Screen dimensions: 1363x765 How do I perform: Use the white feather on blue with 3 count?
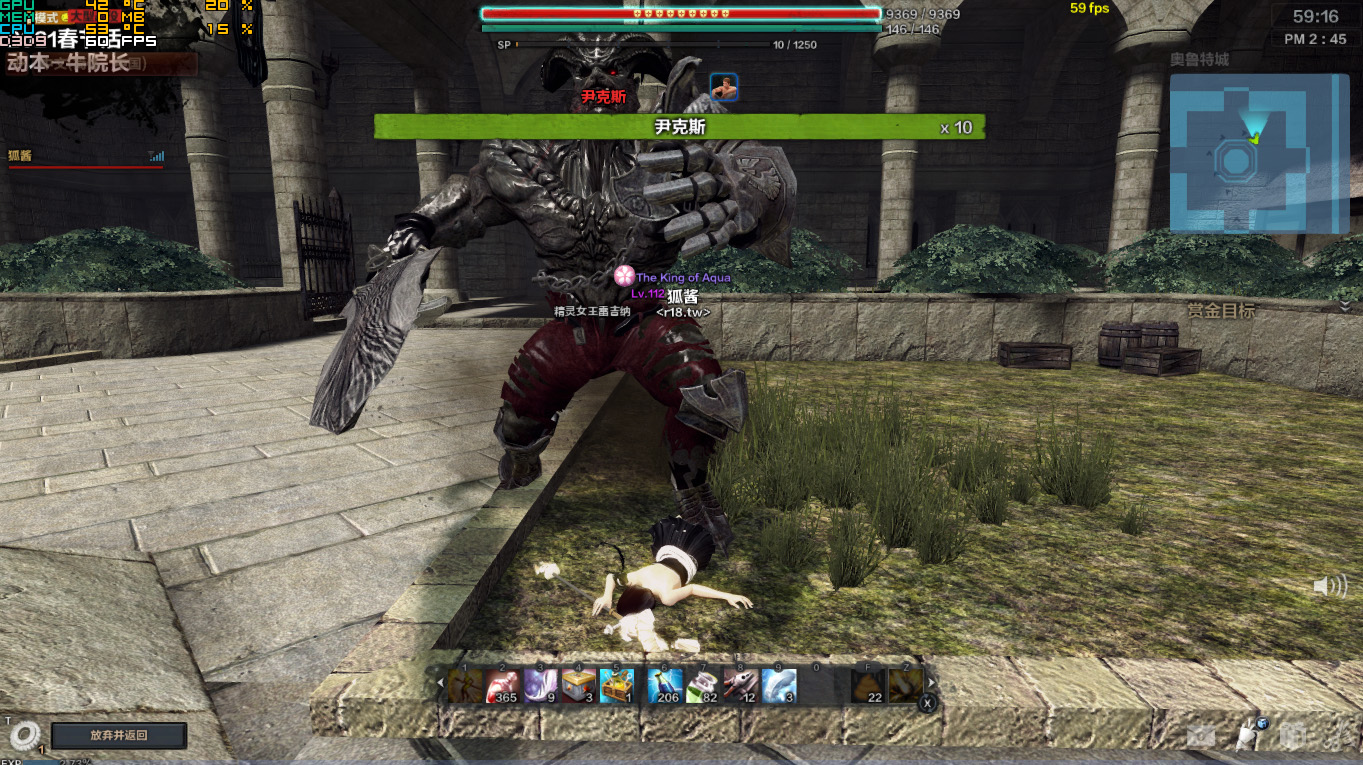tap(779, 686)
